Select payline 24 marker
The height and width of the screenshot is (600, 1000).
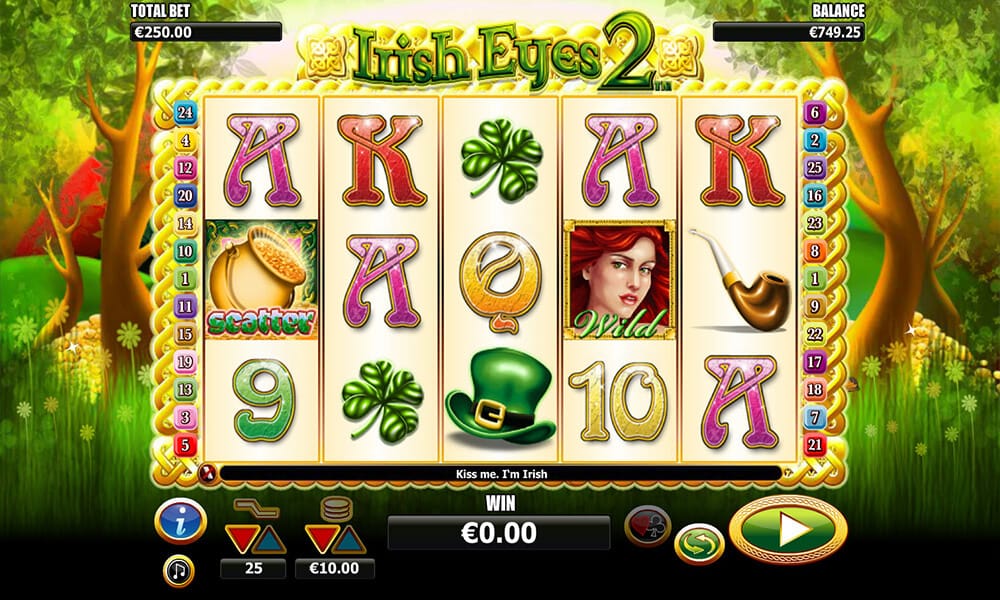(185, 113)
